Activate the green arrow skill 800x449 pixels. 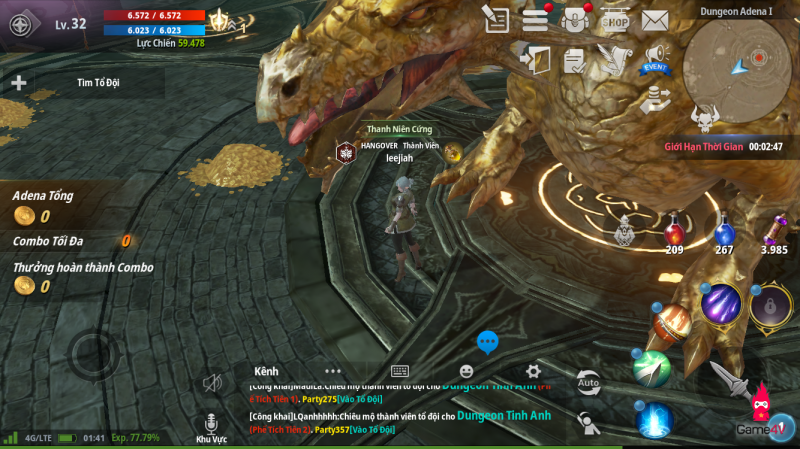pyautogui.click(x=651, y=368)
